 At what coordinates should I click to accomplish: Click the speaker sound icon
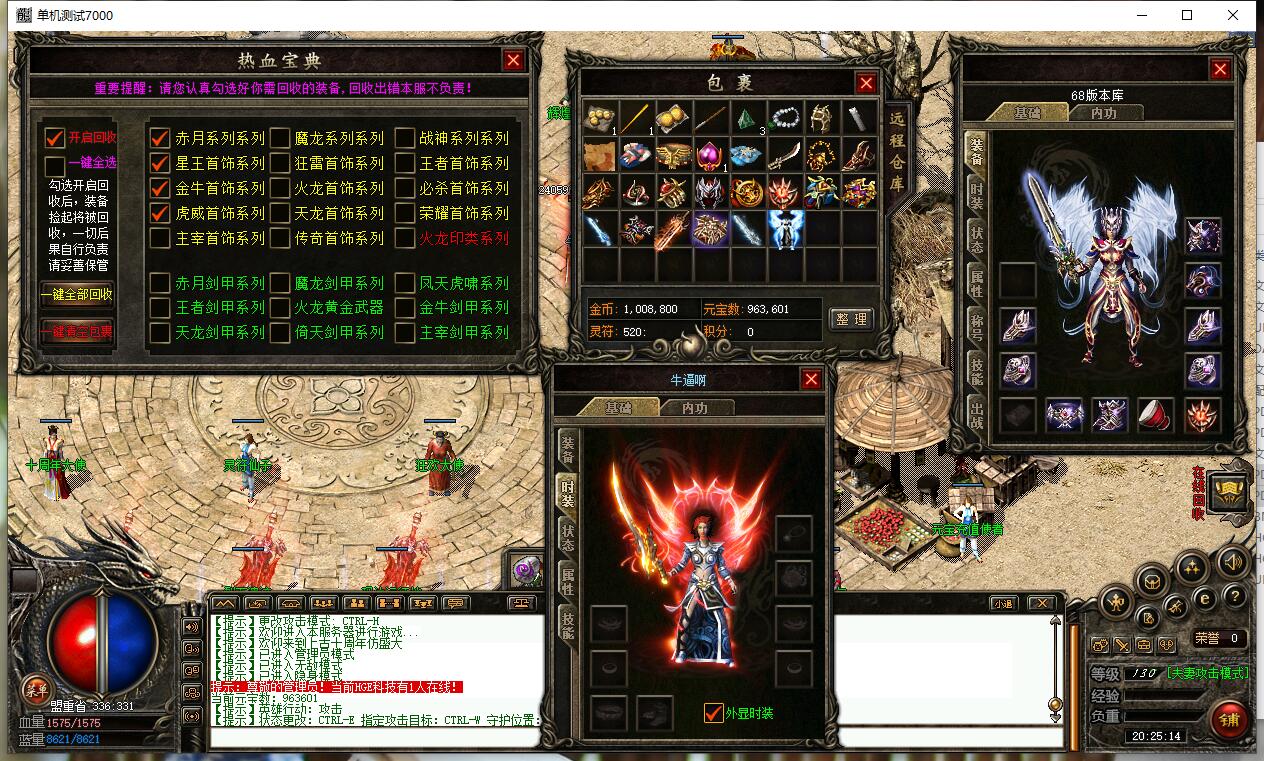[1233, 563]
